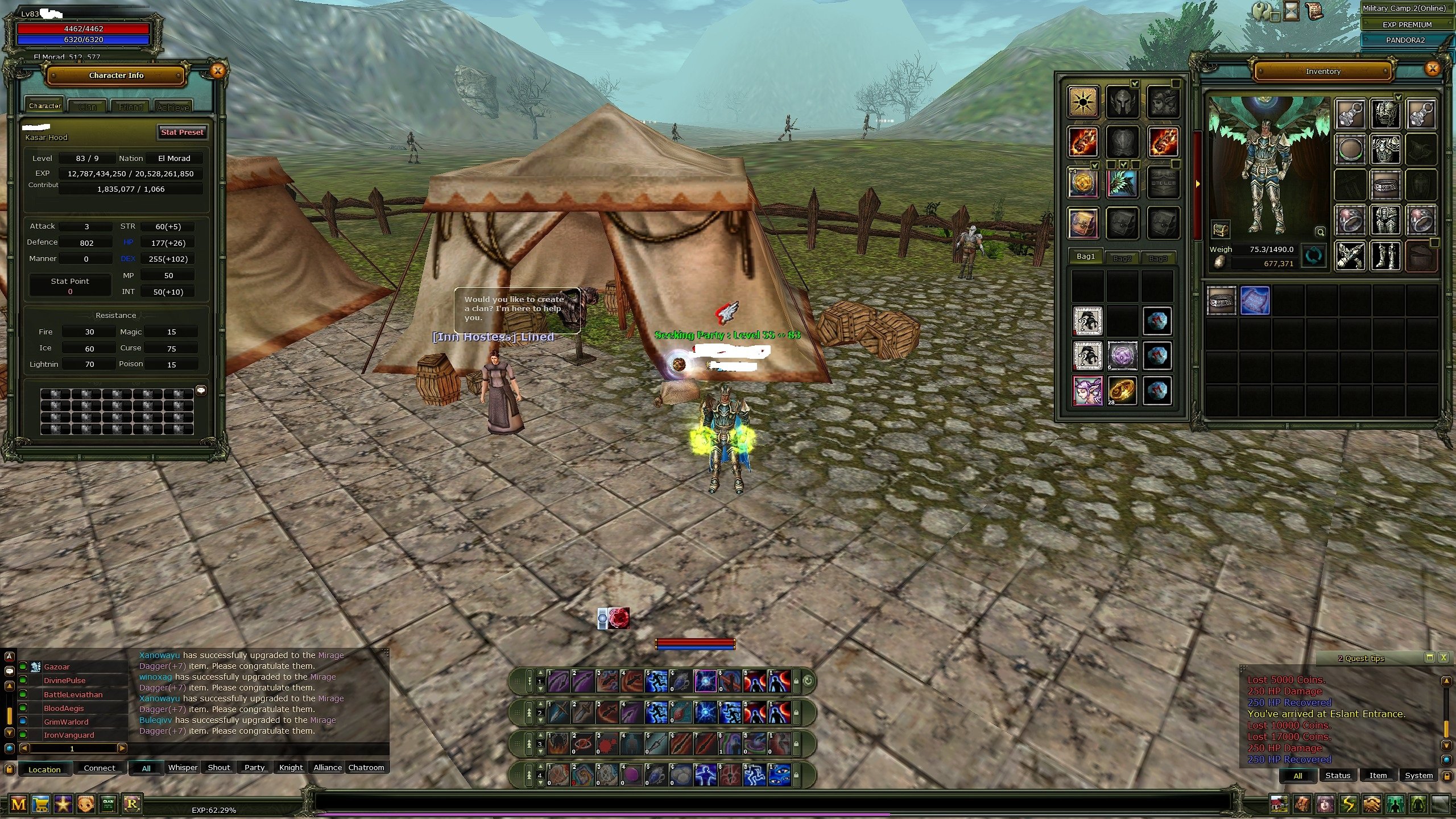The image size is (1456, 819).
Task: Switch to the Clan tab
Action: click(88, 106)
